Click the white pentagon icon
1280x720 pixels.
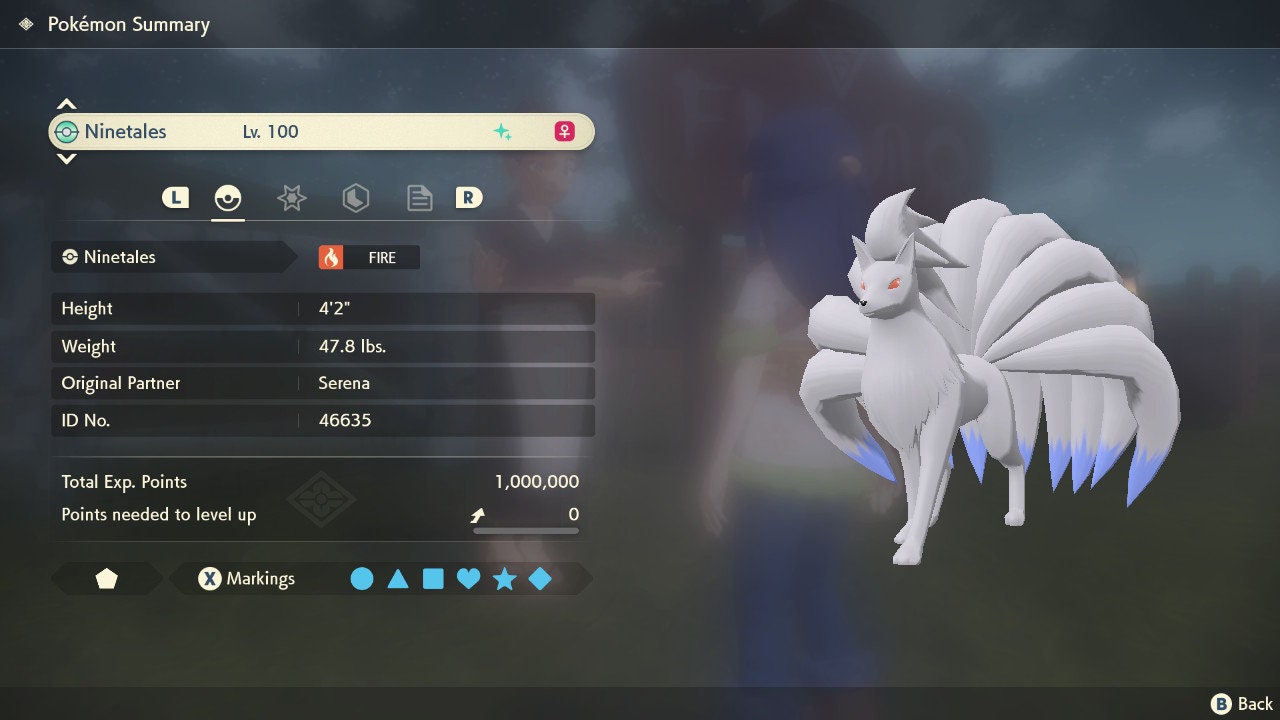click(x=106, y=579)
